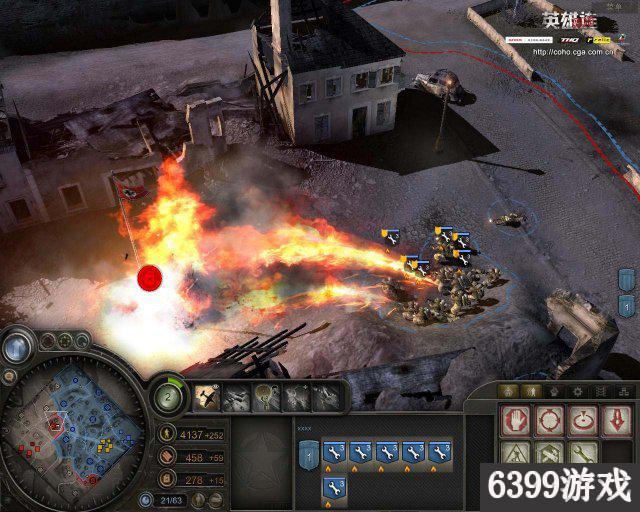
Task: Click the control group badge on the right edge
Action: [627, 279]
